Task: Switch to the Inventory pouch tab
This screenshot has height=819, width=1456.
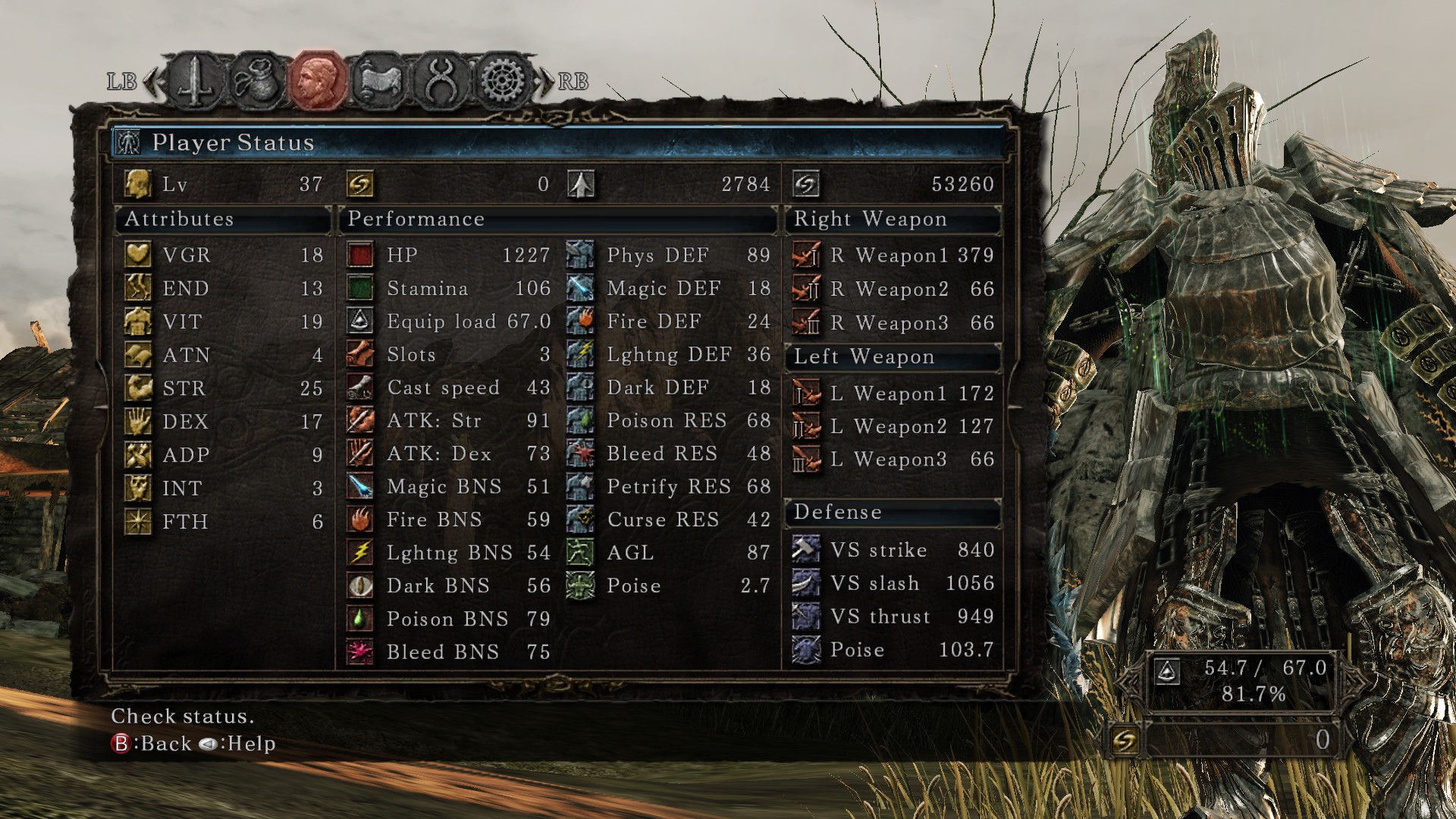Action: (x=257, y=80)
